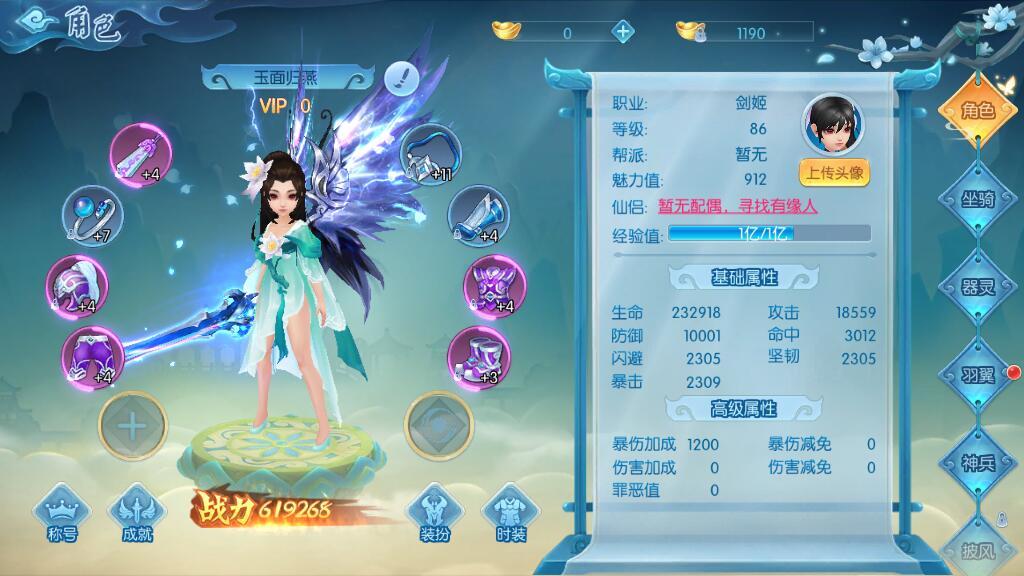This screenshot has height=576, width=1024.
Task: Switch to the 神兵 tab
Action: point(978,463)
